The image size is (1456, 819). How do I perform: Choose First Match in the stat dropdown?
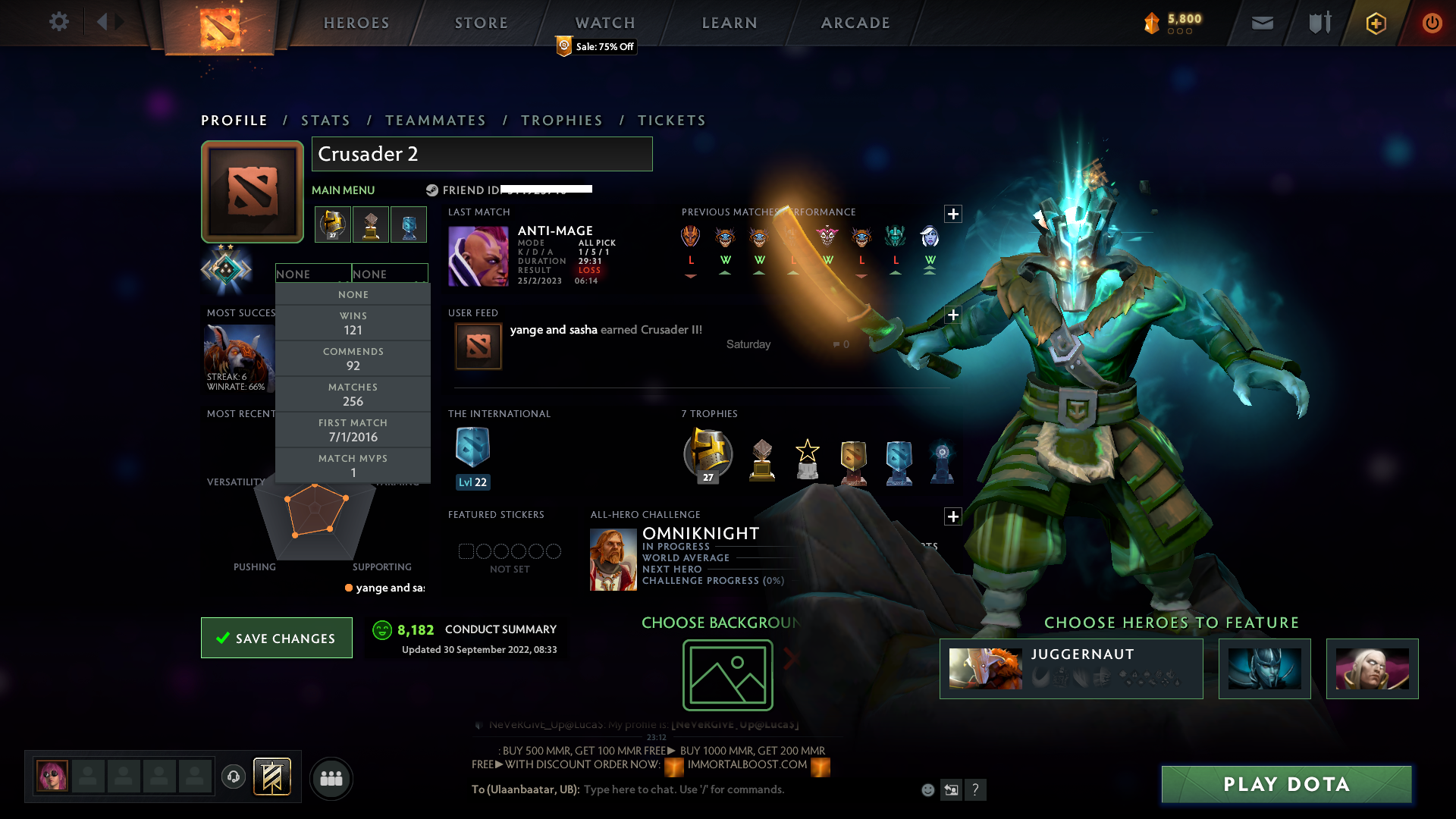[353, 429]
